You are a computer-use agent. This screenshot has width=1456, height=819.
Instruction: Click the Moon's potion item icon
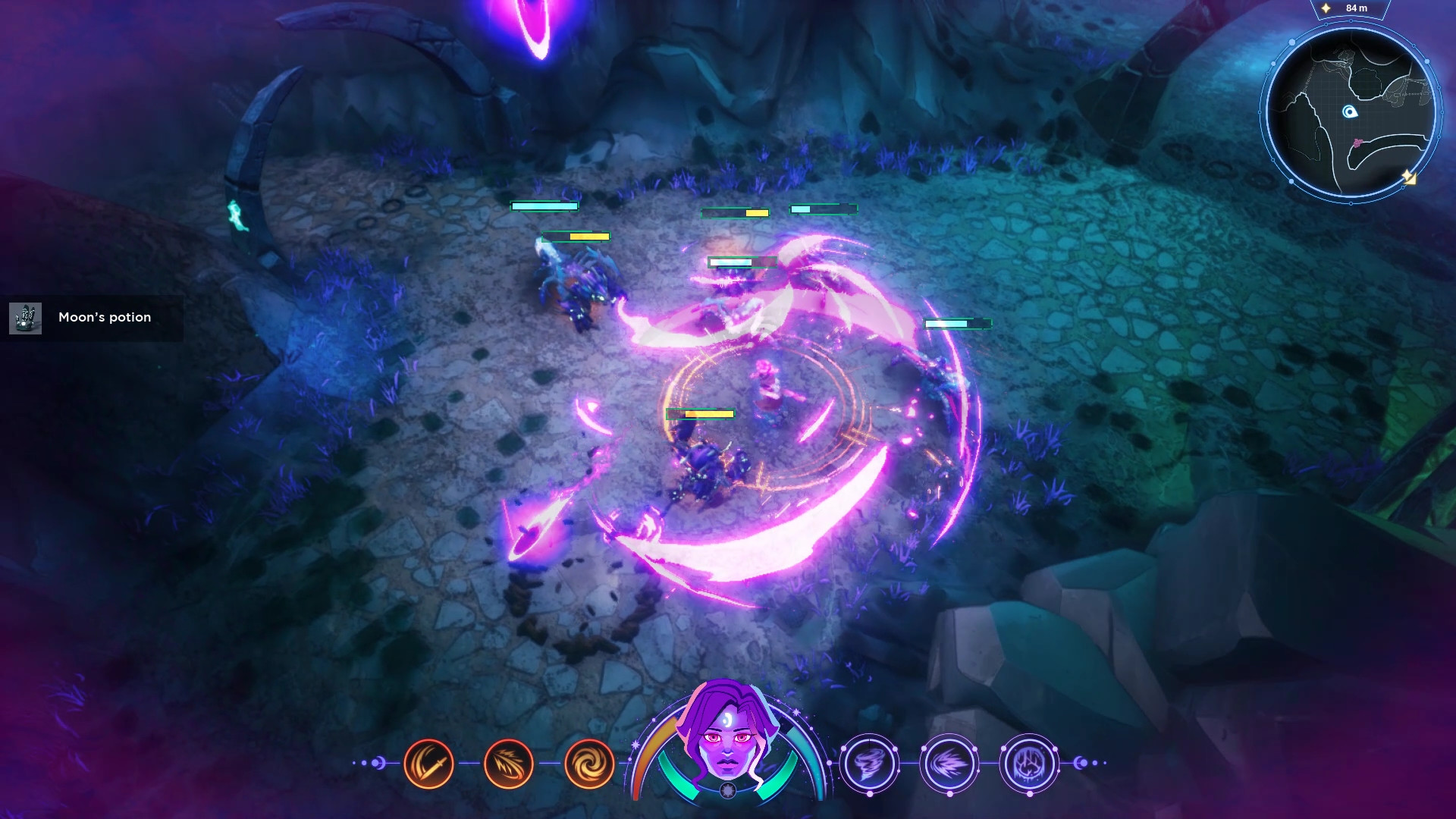(26, 318)
